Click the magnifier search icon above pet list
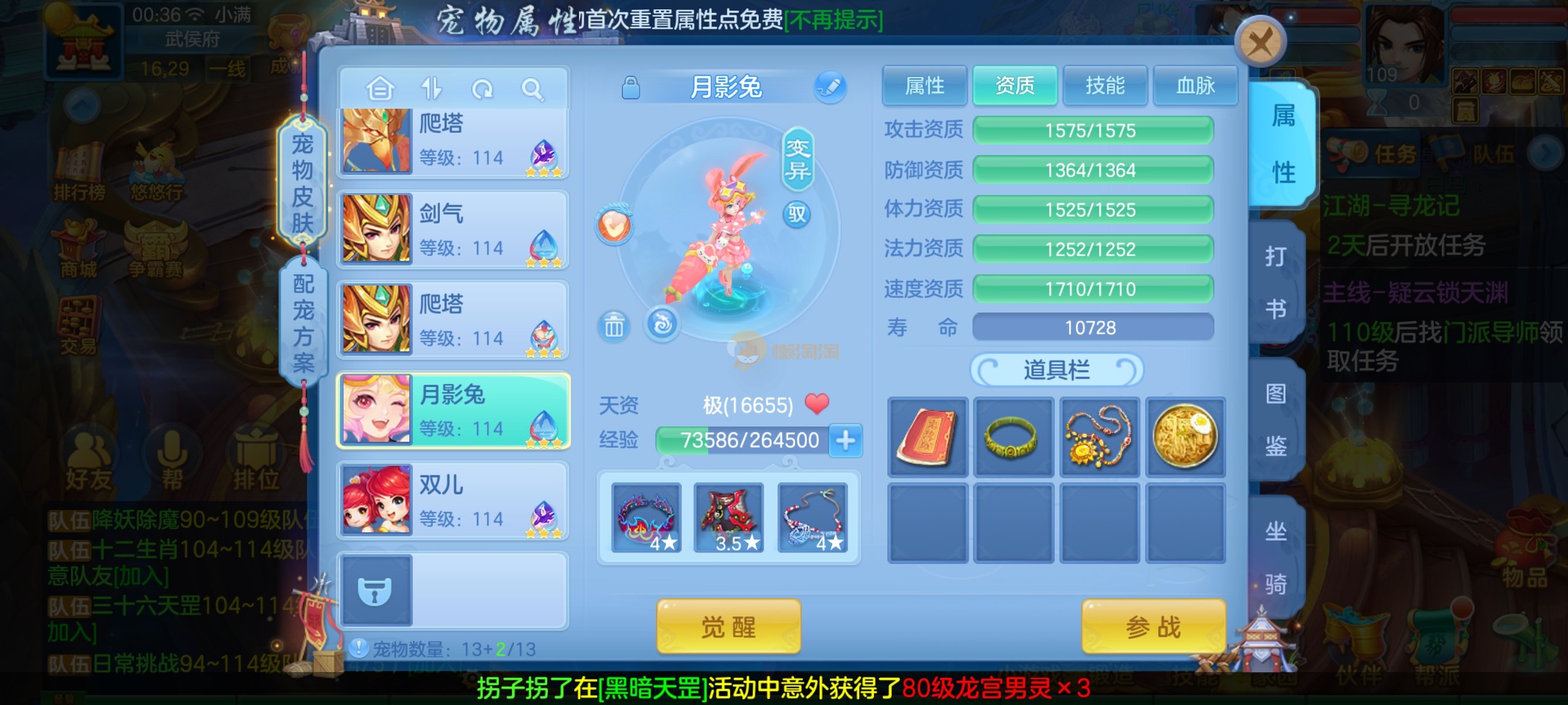Image resolution: width=1568 pixels, height=705 pixels. (x=532, y=89)
